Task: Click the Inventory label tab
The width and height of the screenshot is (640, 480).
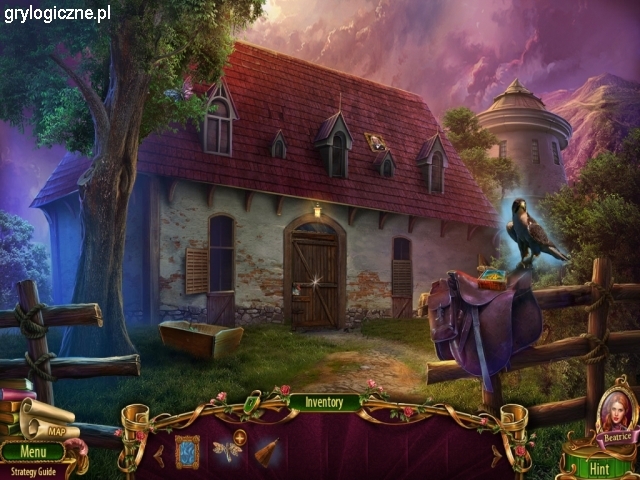Action: (x=324, y=403)
